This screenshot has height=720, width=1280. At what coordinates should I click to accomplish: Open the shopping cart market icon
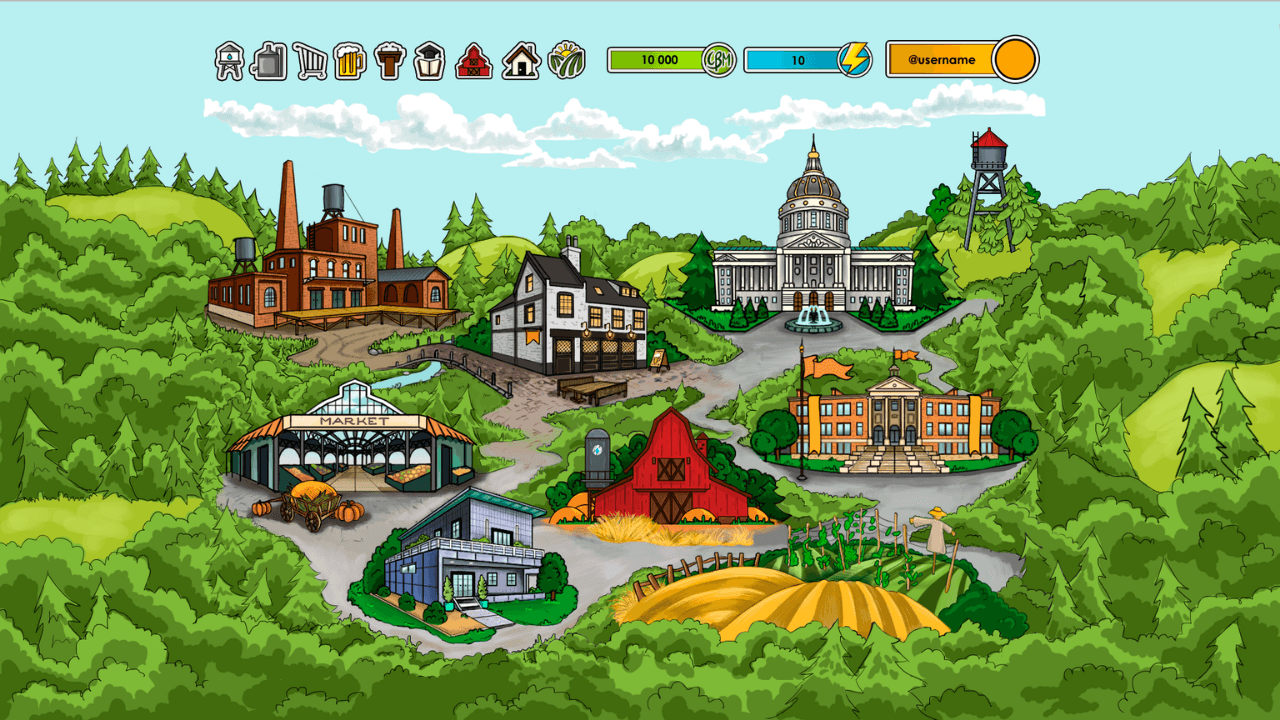coord(310,61)
